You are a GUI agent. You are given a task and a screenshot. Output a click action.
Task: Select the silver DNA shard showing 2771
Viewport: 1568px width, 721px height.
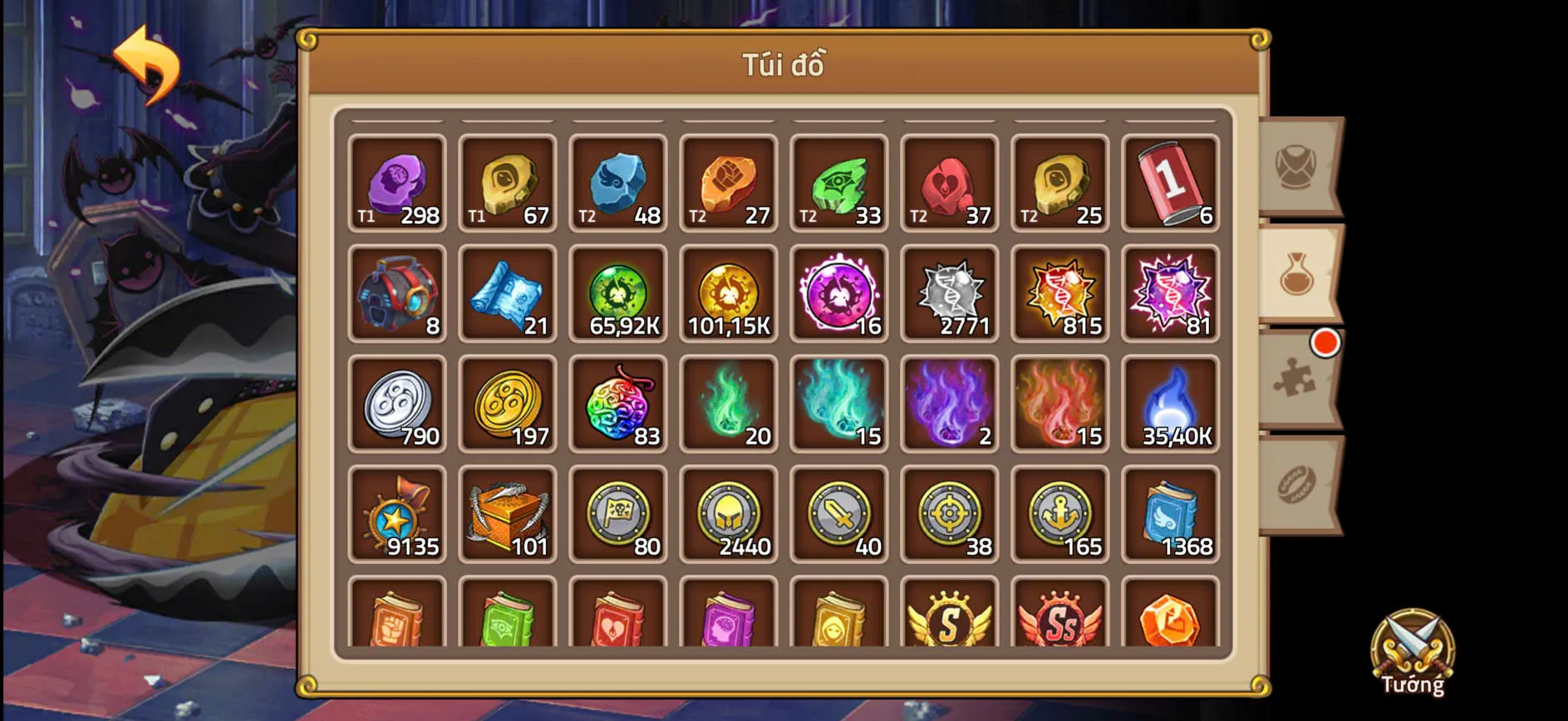click(x=950, y=292)
